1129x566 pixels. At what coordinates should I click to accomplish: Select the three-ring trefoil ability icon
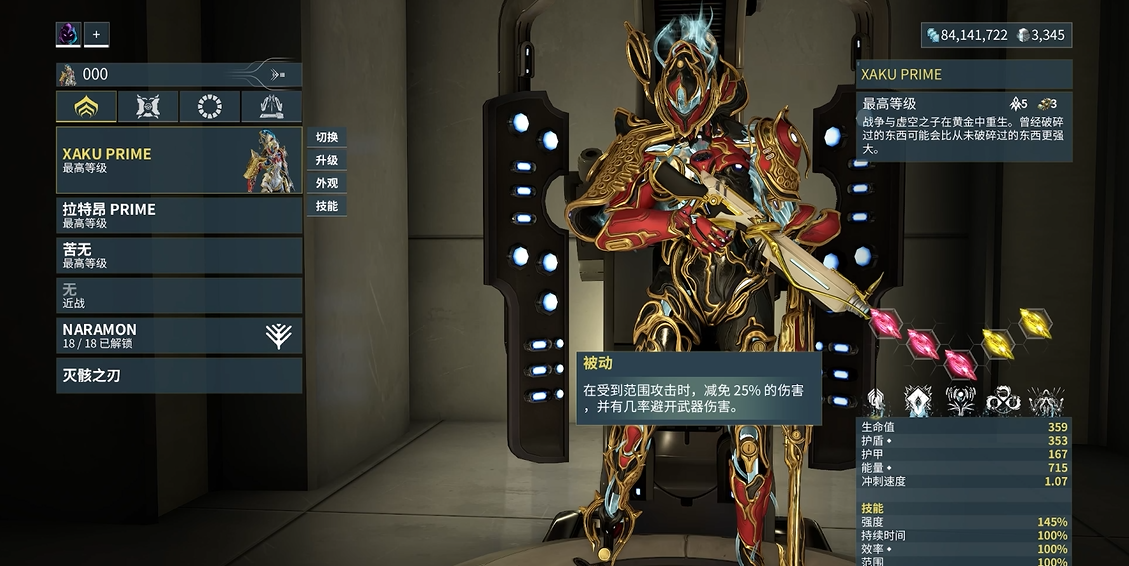(x=1003, y=401)
